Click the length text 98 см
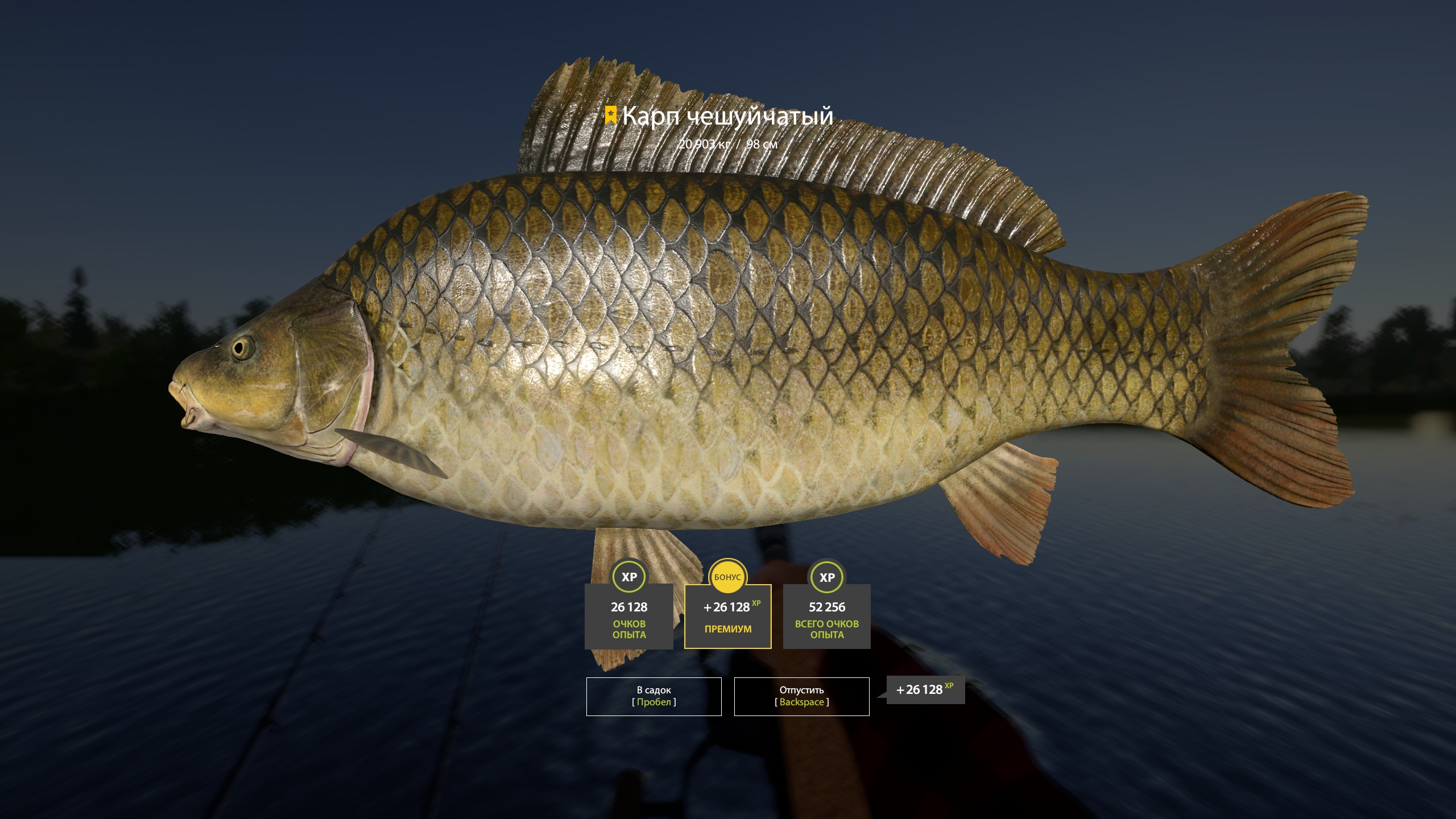The height and width of the screenshot is (819, 1456). [x=762, y=144]
